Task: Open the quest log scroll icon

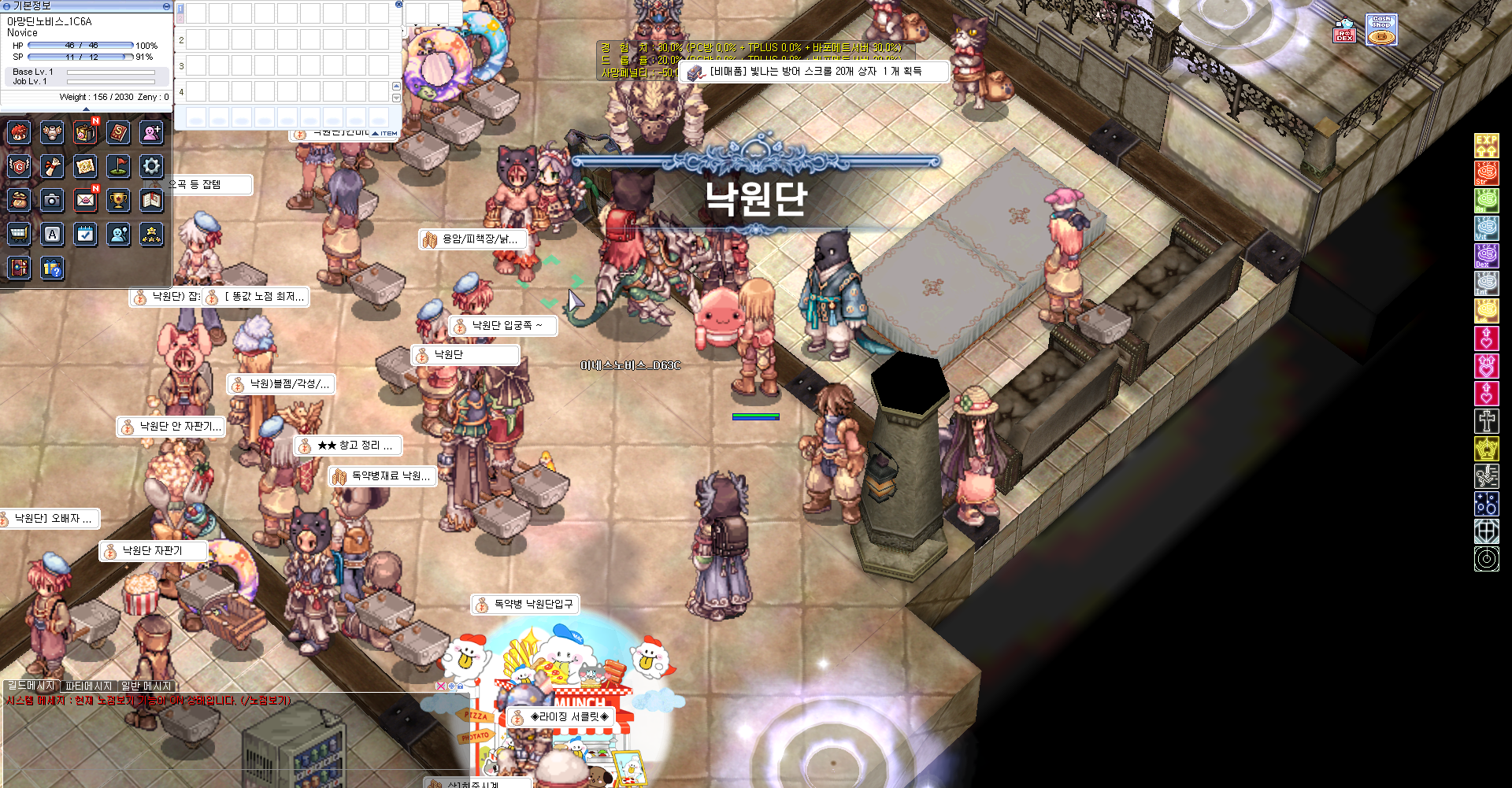Action: (x=52, y=166)
